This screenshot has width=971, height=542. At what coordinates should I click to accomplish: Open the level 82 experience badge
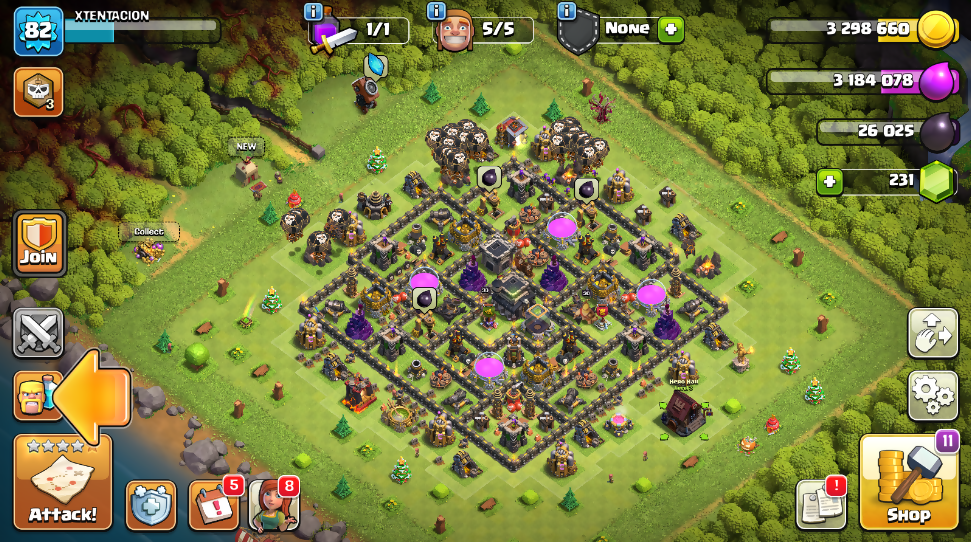tap(38, 30)
